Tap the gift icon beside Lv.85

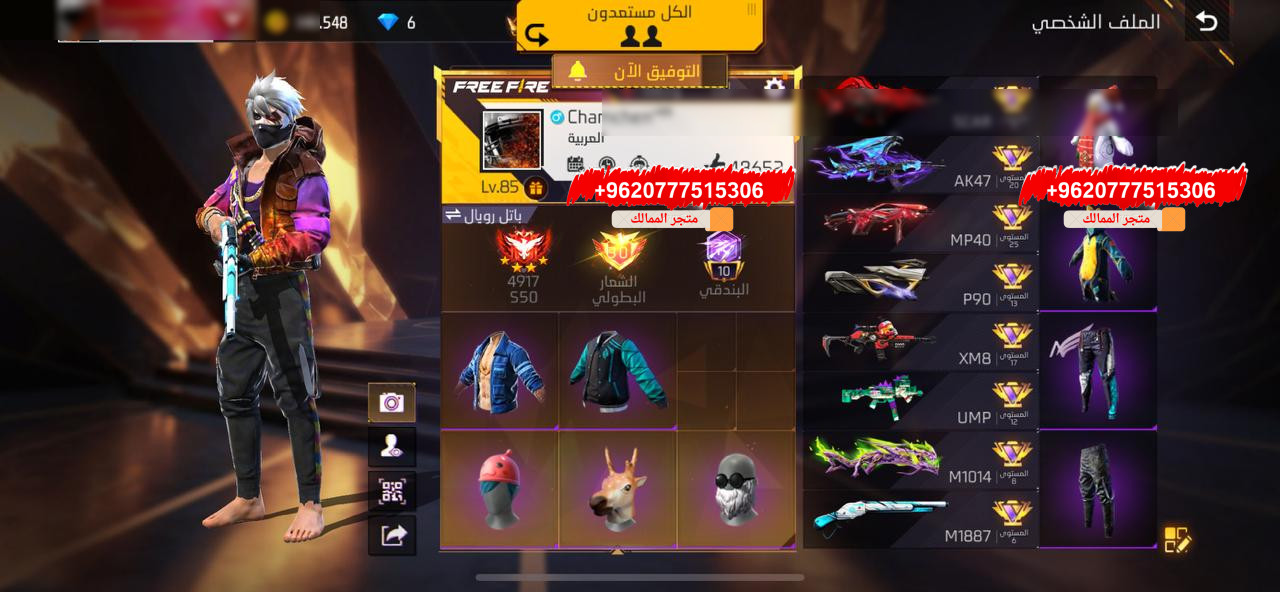click(x=535, y=187)
